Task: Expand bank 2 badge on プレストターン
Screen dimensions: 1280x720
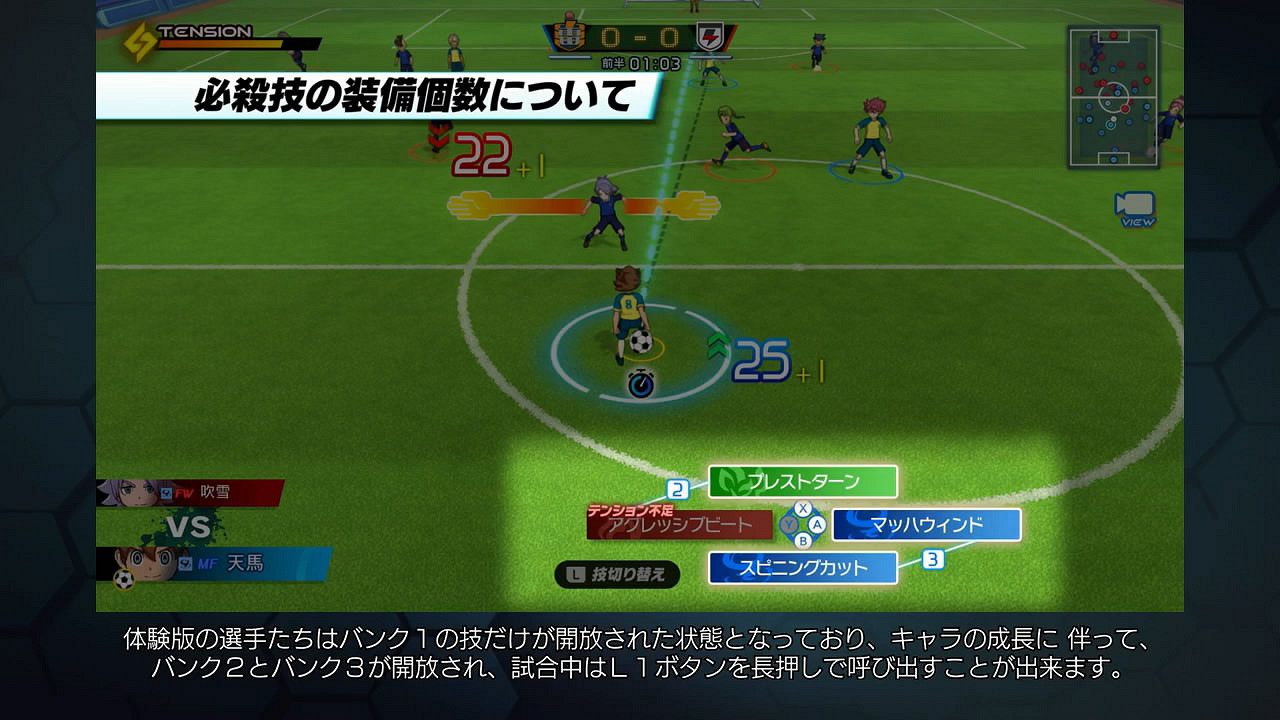Action: [678, 487]
